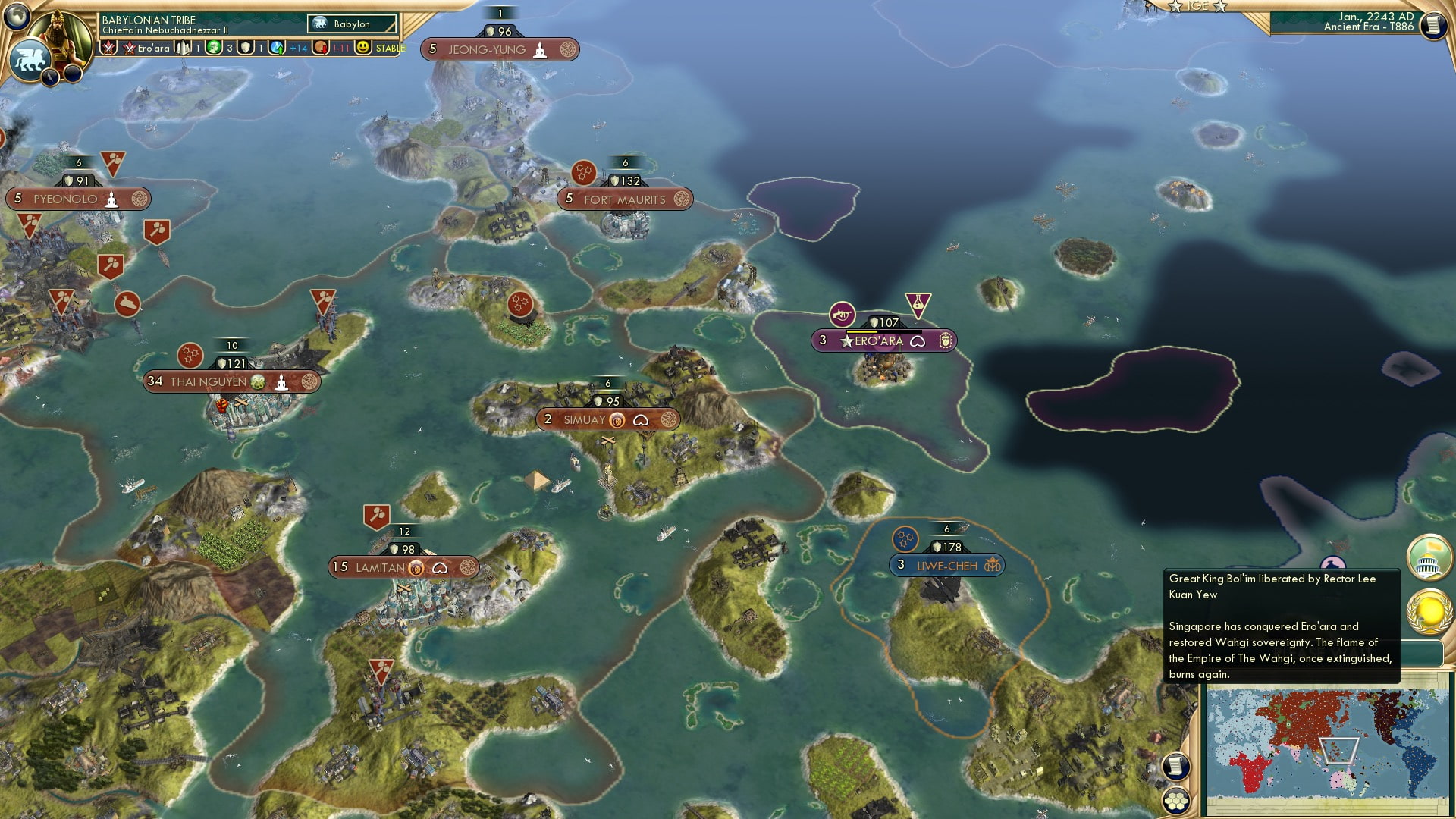The width and height of the screenshot is (1456, 819).
Task: Select the LIWE-CHEH city banner
Action: pos(945,565)
